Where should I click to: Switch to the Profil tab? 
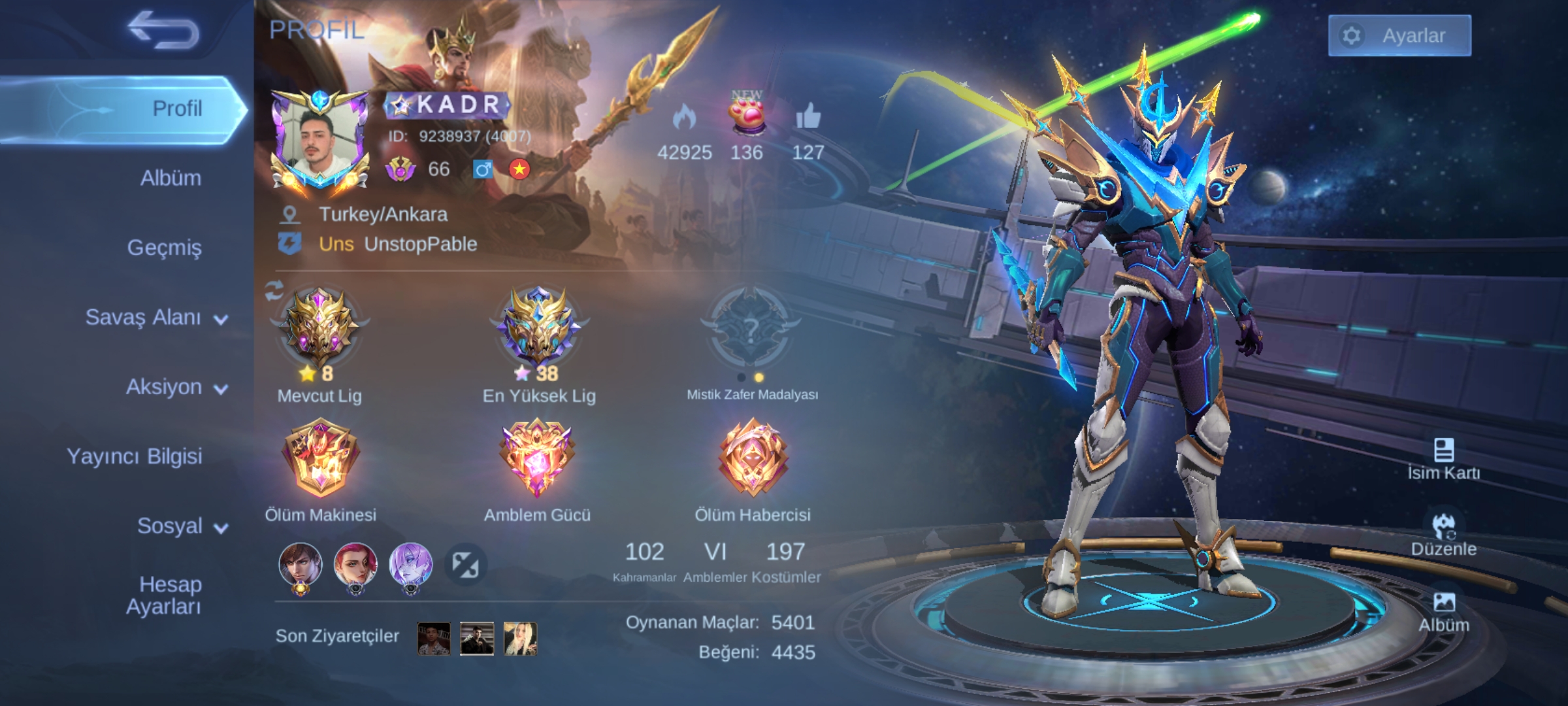point(176,109)
